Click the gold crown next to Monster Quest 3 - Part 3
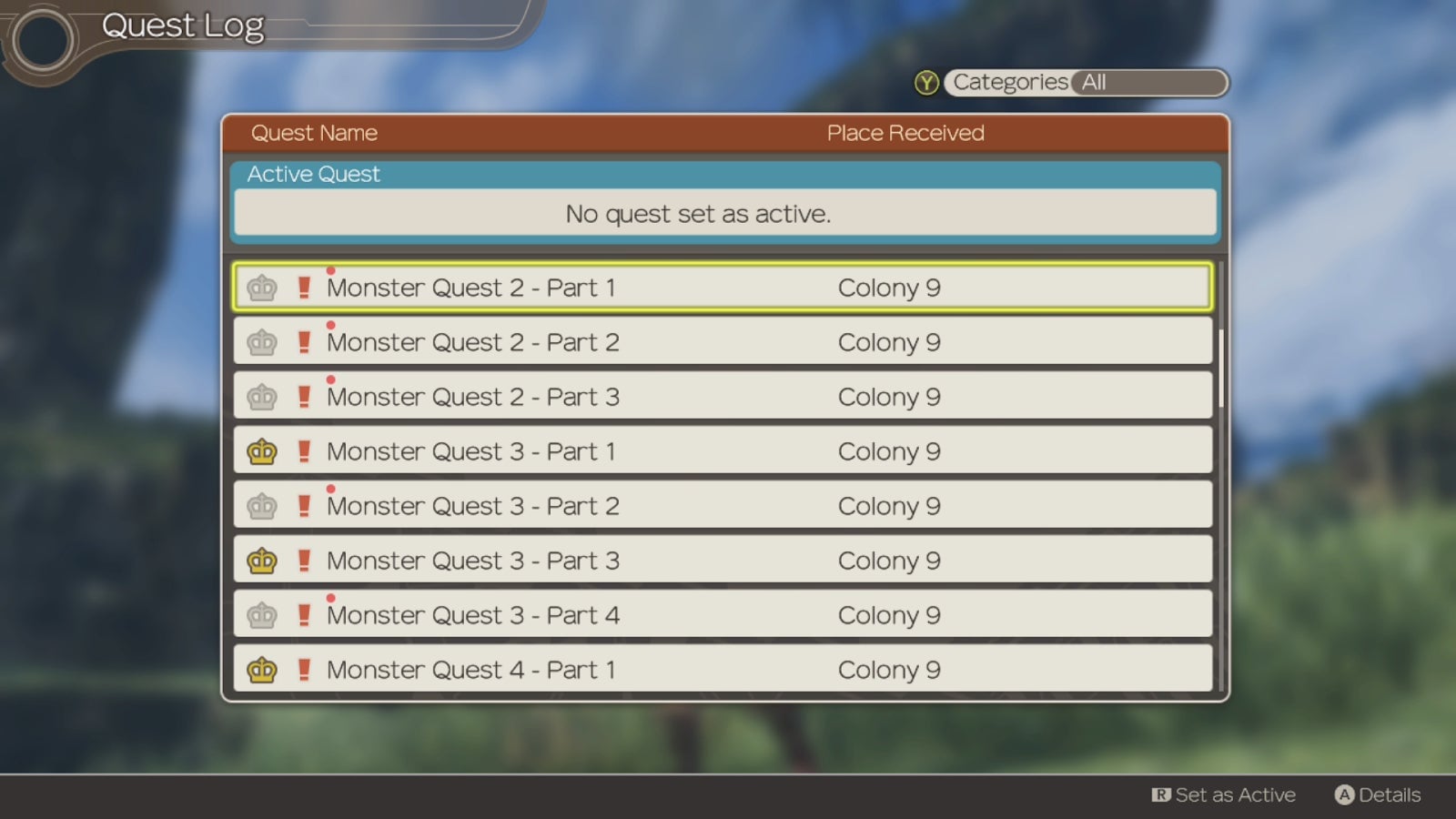The width and height of the screenshot is (1456, 819). click(261, 561)
